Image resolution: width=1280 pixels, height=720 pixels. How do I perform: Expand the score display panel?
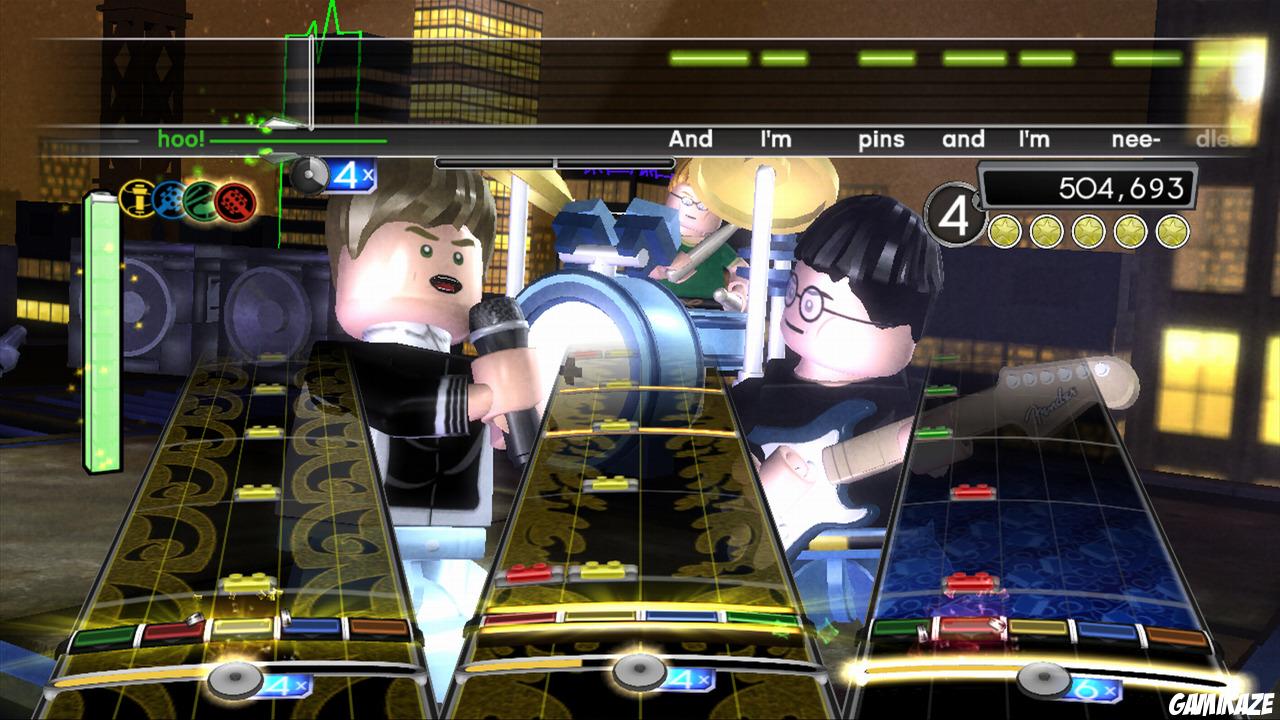[x=1090, y=186]
